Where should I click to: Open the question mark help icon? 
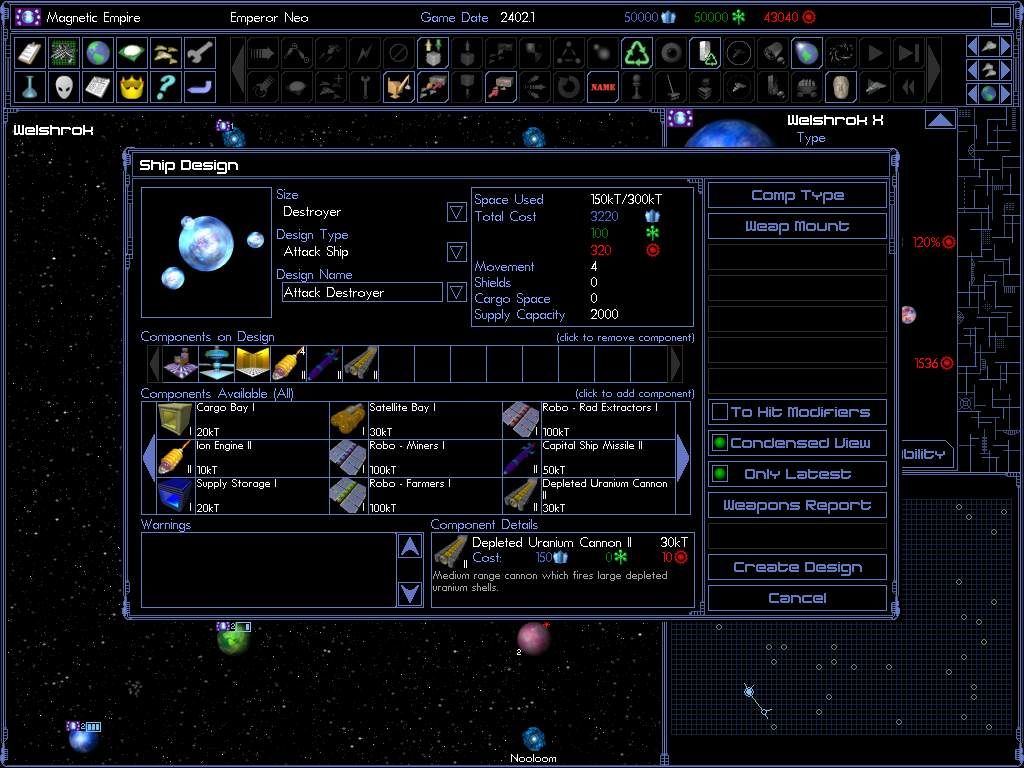165,87
